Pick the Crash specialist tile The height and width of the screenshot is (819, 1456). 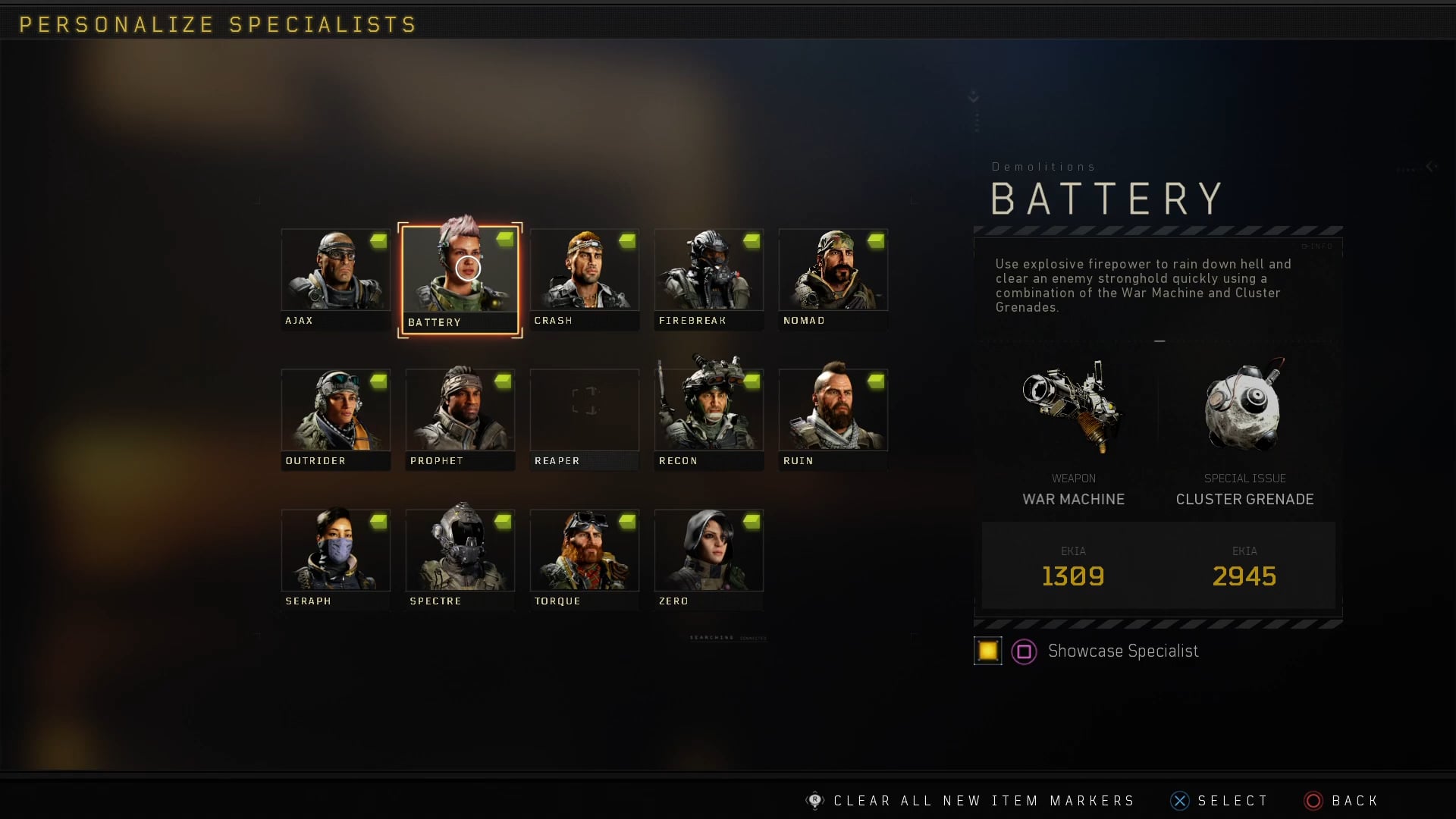(584, 278)
